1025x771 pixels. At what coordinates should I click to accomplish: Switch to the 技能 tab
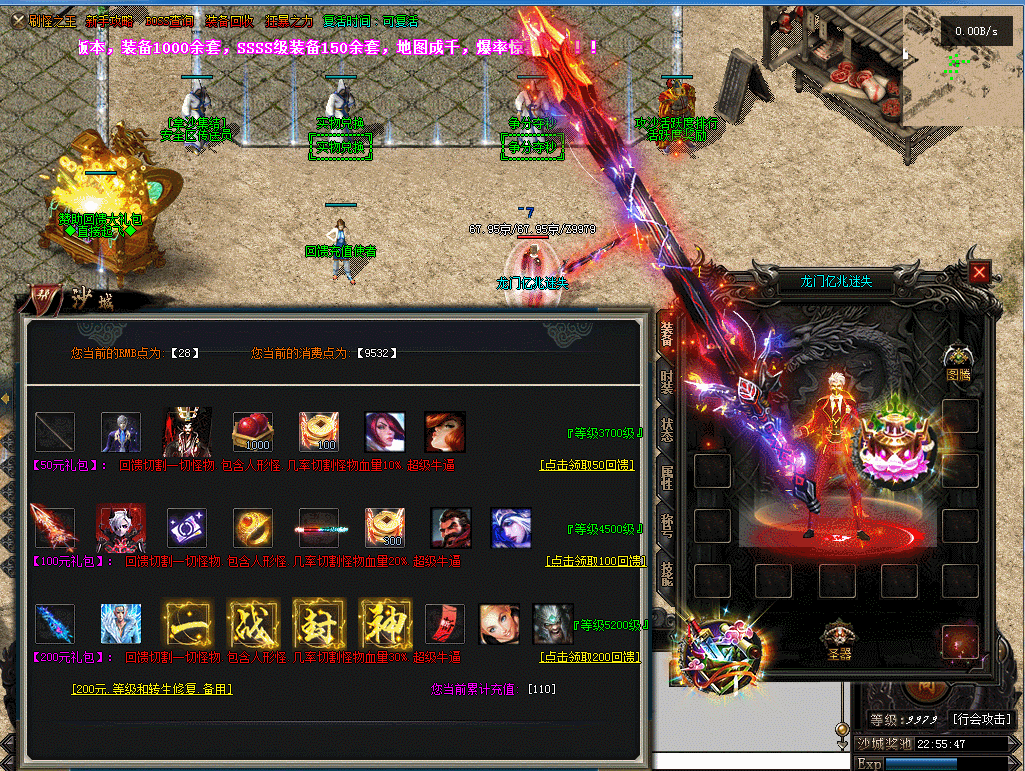pos(666,573)
